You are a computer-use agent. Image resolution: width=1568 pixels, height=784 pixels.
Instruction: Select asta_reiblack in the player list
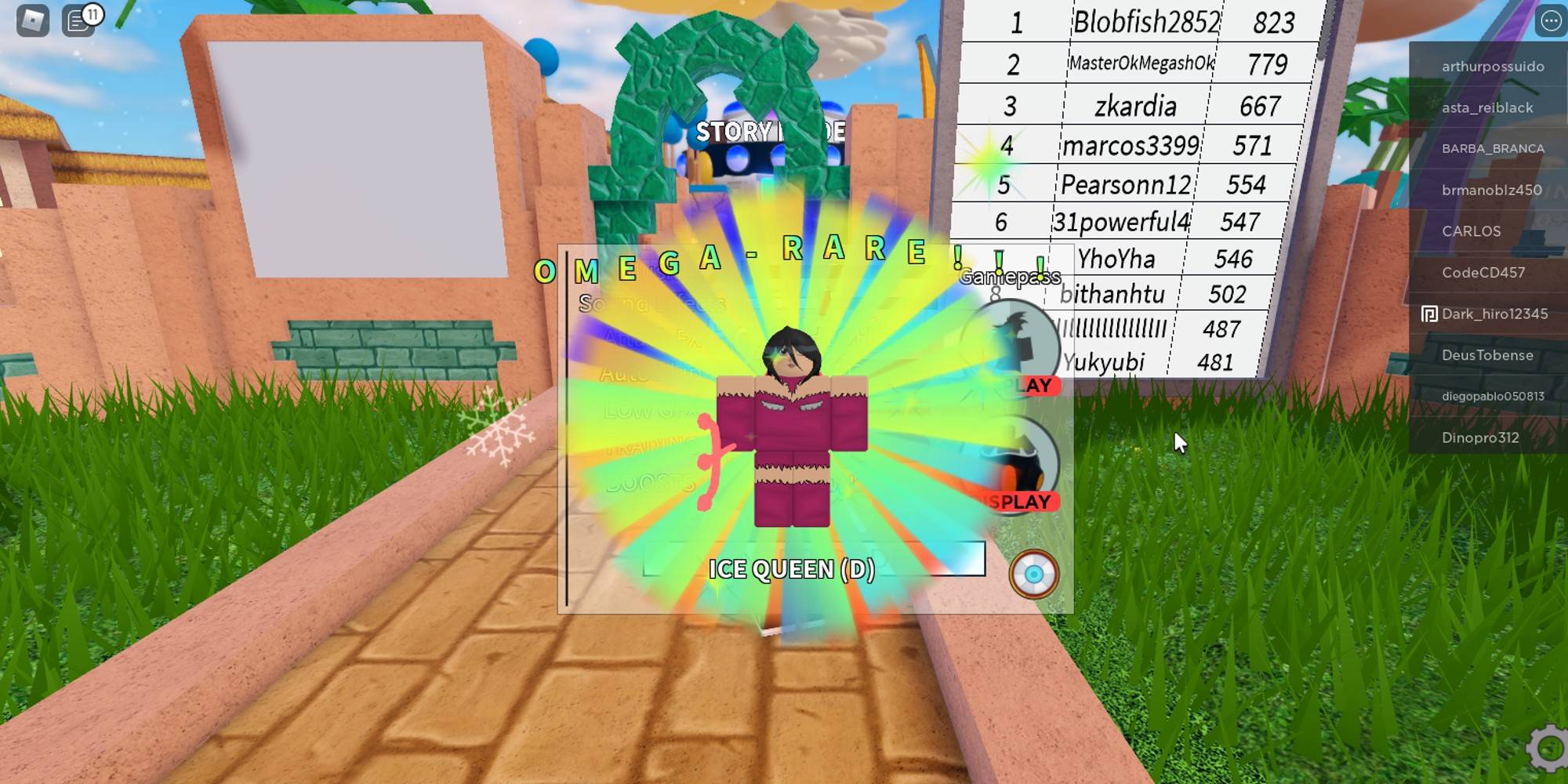point(1490,107)
